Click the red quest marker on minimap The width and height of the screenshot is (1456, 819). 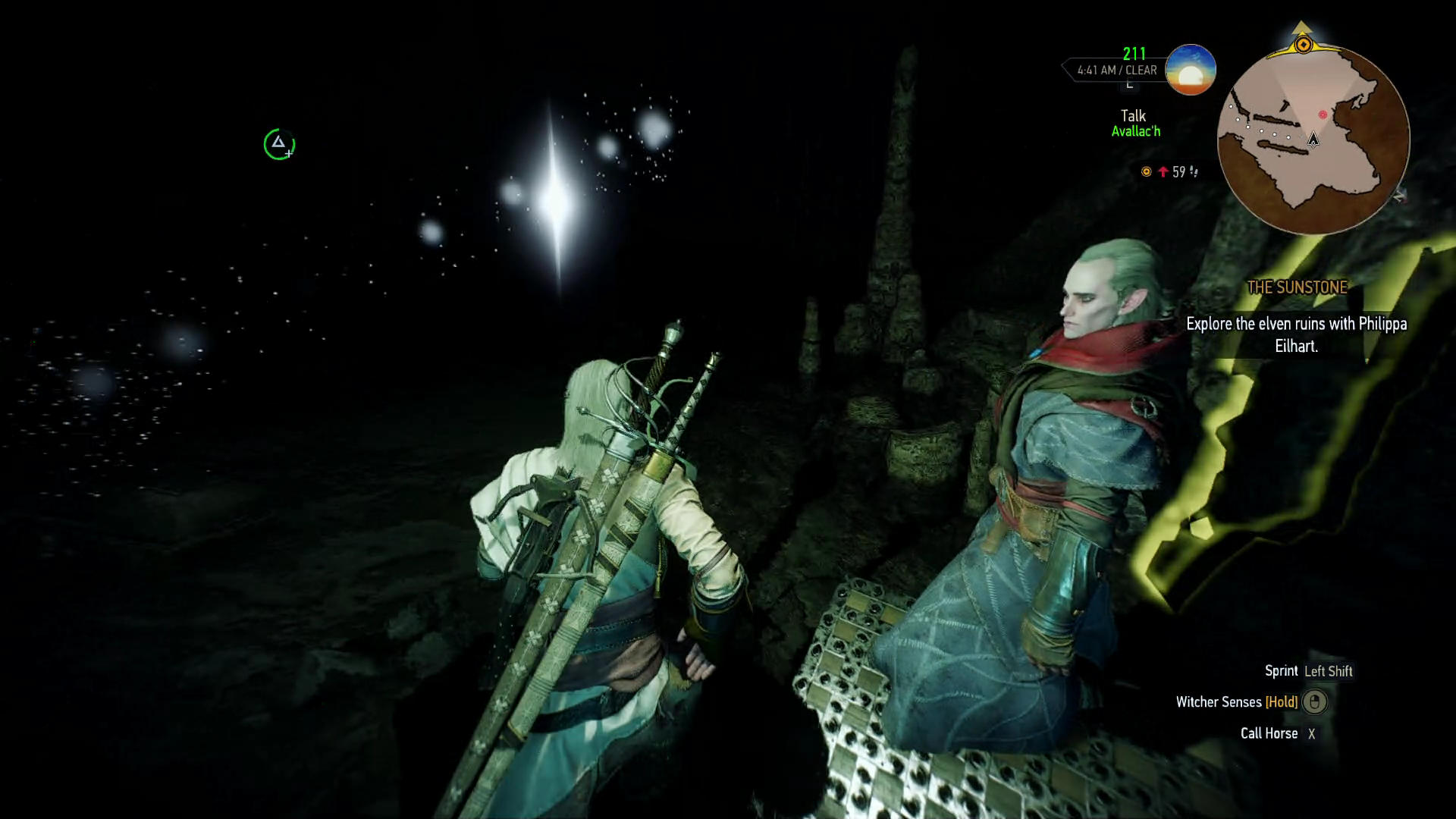1323,115
